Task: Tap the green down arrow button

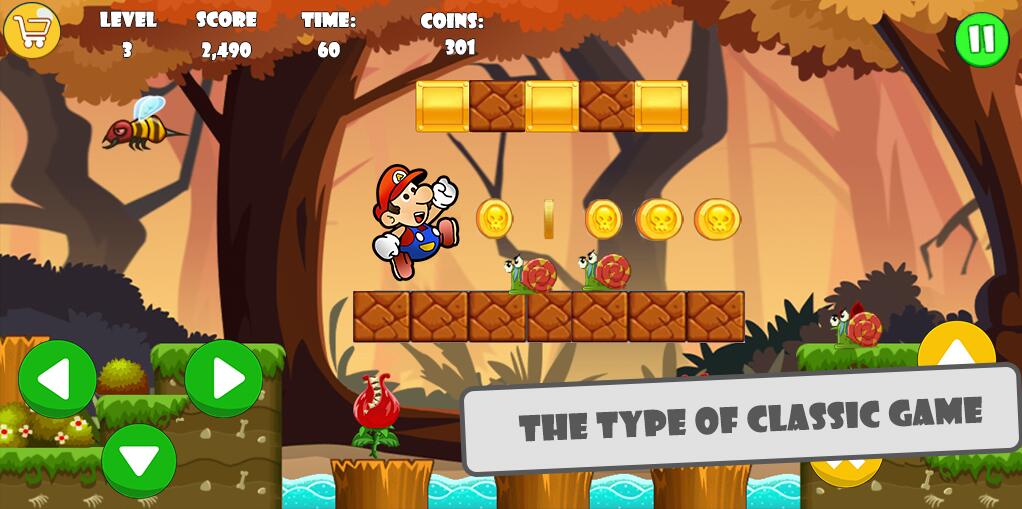Action: point(139,460)
